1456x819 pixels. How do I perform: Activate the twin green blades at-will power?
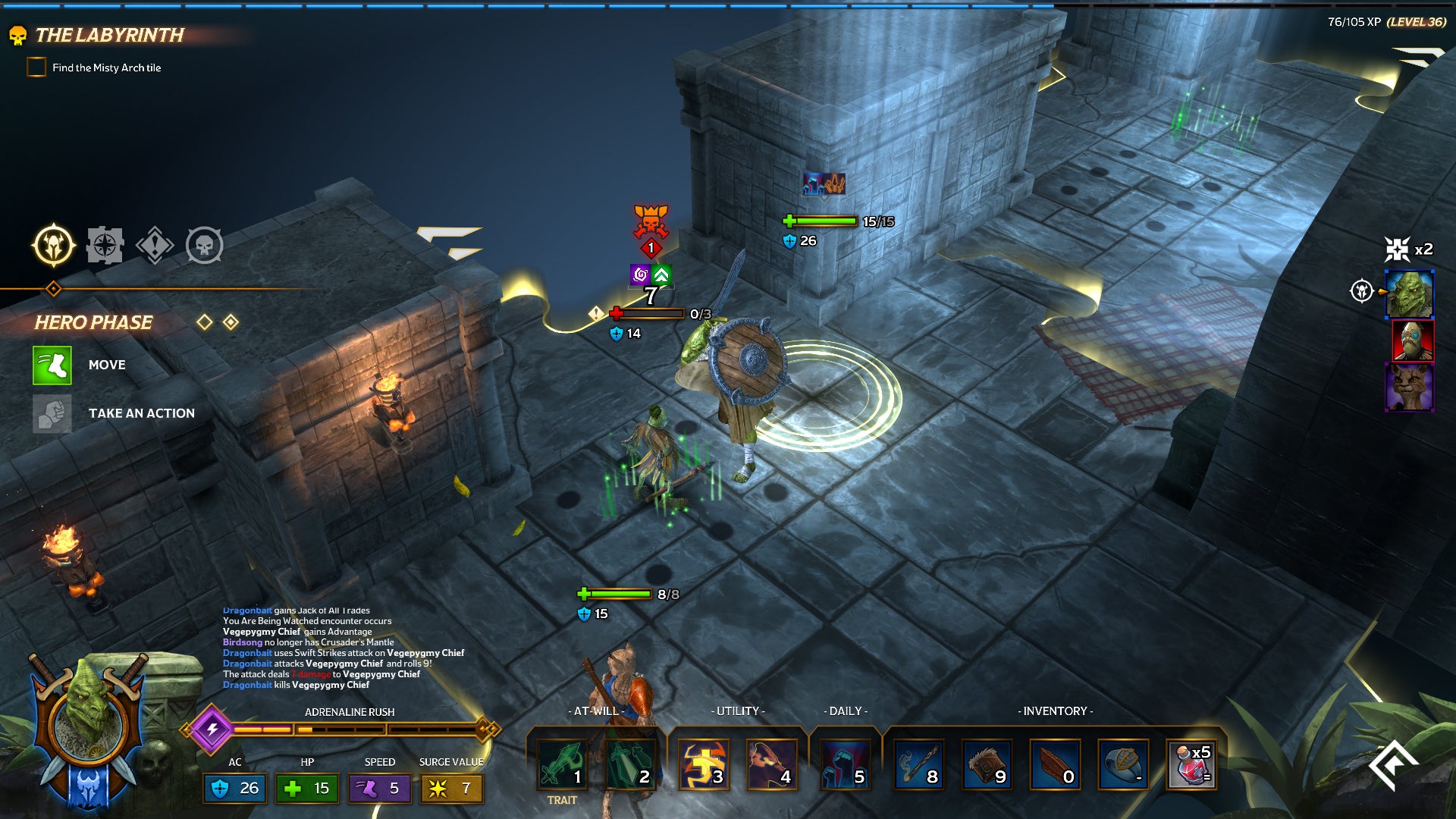tap(630, 764)
